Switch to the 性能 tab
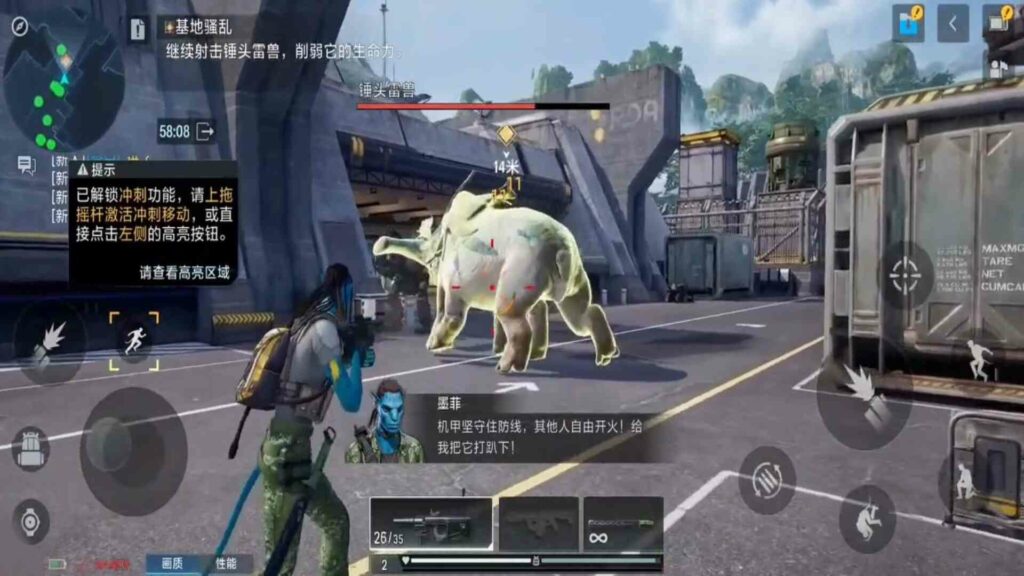Image resolution: width=1024 pixels, height=576 pixels. pyautogui.click(x=226, y=564)
